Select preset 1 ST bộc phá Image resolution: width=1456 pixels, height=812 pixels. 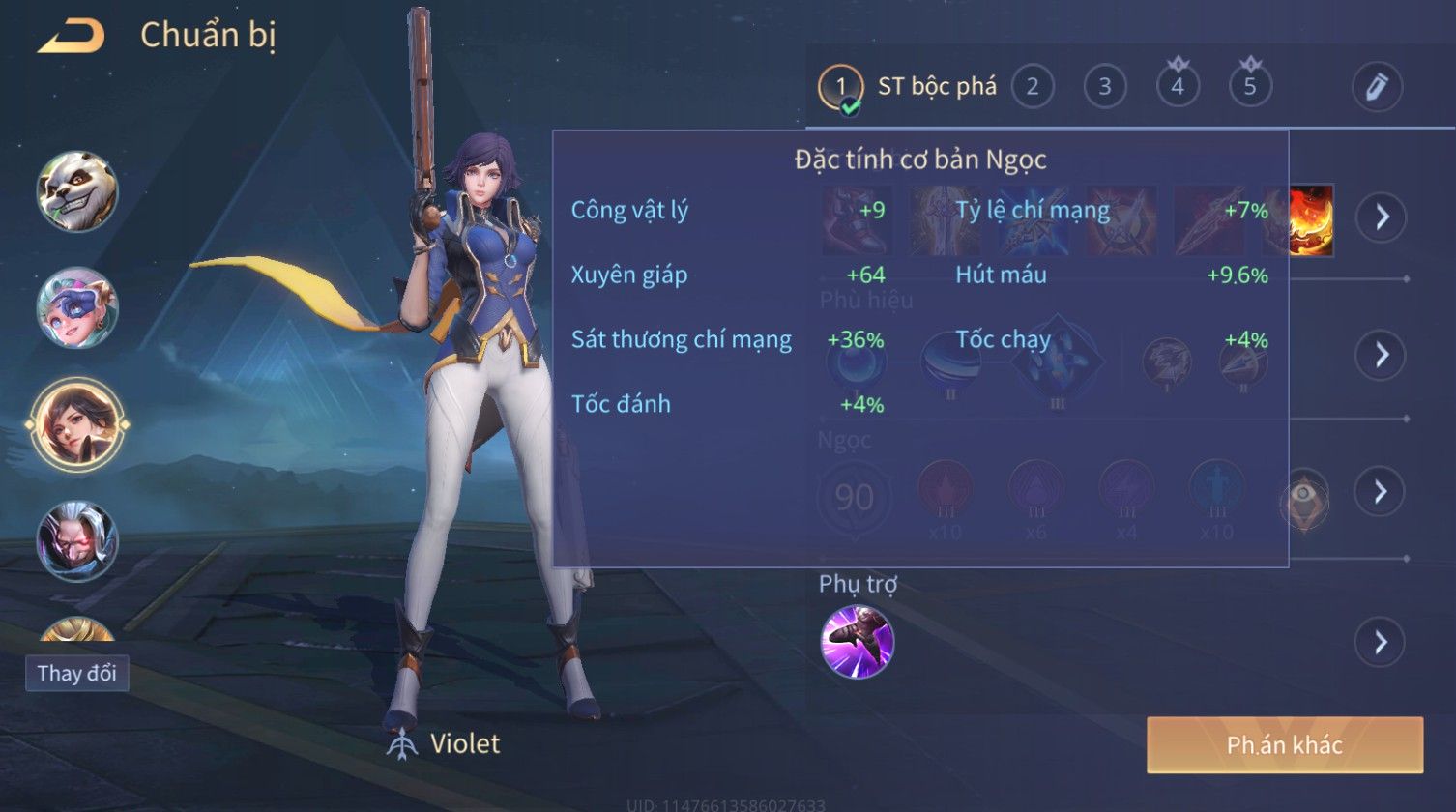tap(907, 87)
